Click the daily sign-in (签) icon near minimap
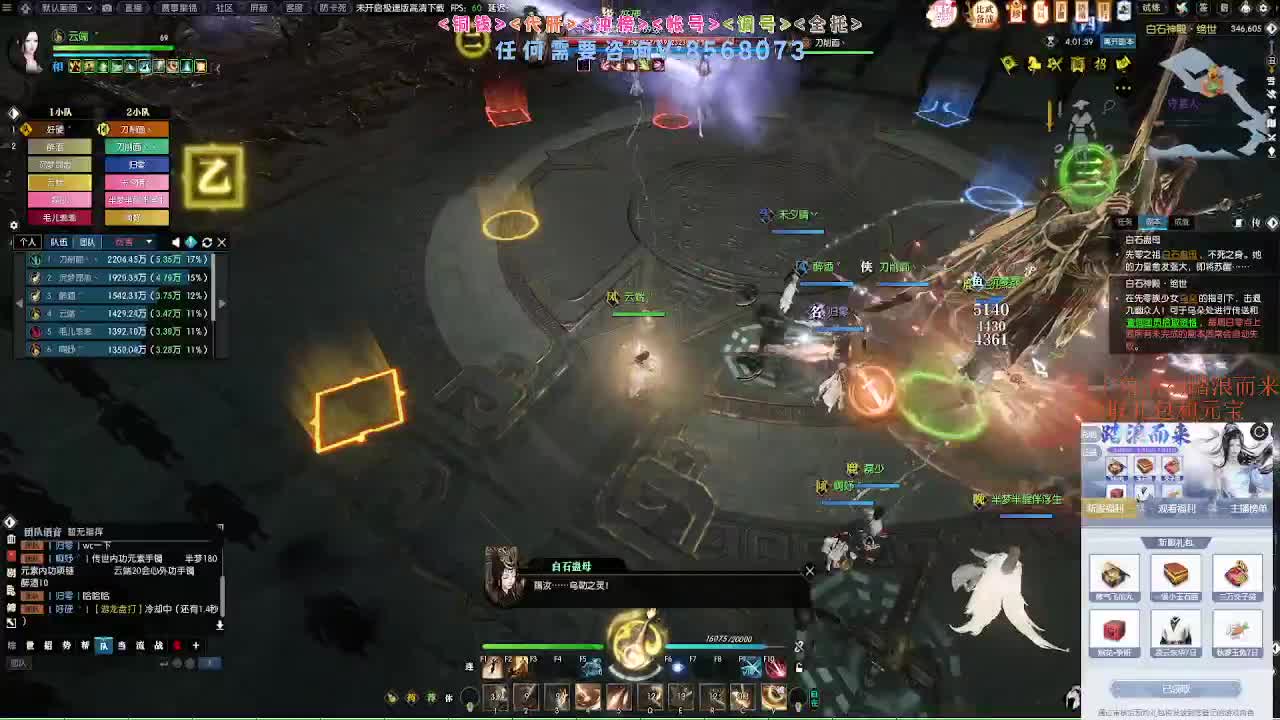 (1202, 9)
